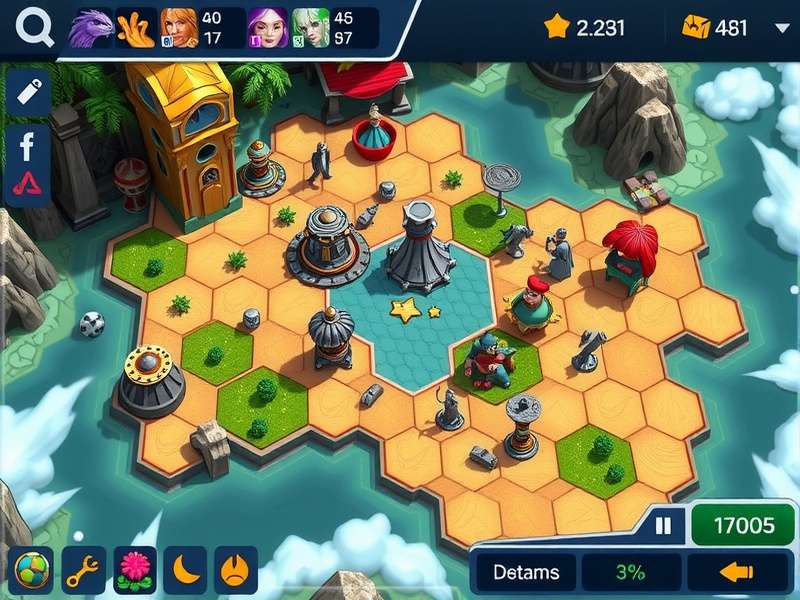The image size is (800, 600).
Task: Click the orange hand icon
Action: pyautogui.click(x=135, y=28)
